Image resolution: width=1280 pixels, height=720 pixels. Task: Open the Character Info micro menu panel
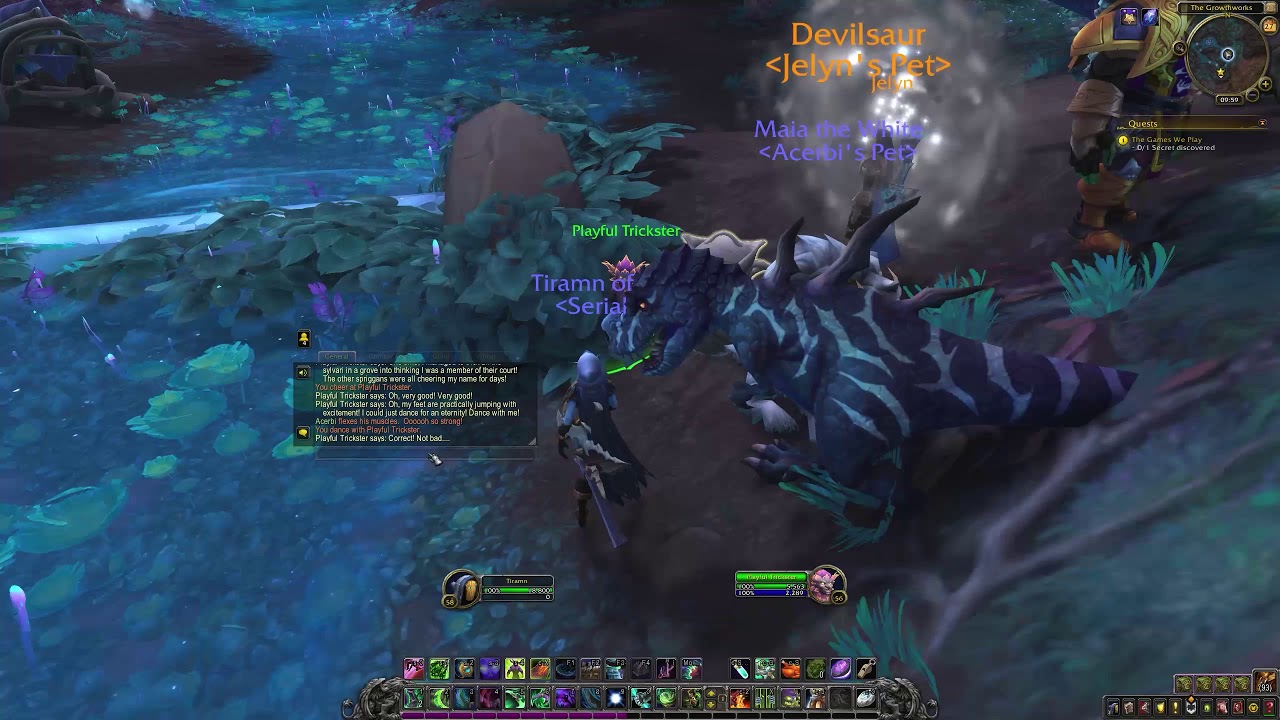pos(1113,706)
